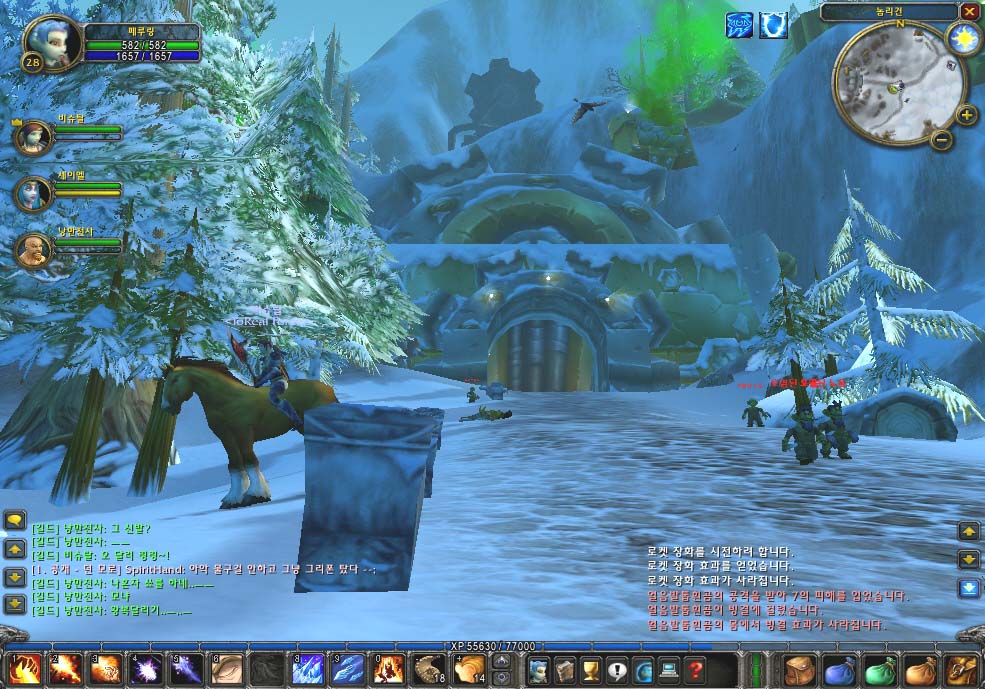Close the minimap with the red X
Image resolution: width=985 pixels, height=689 pixels.
pos(970,12)
